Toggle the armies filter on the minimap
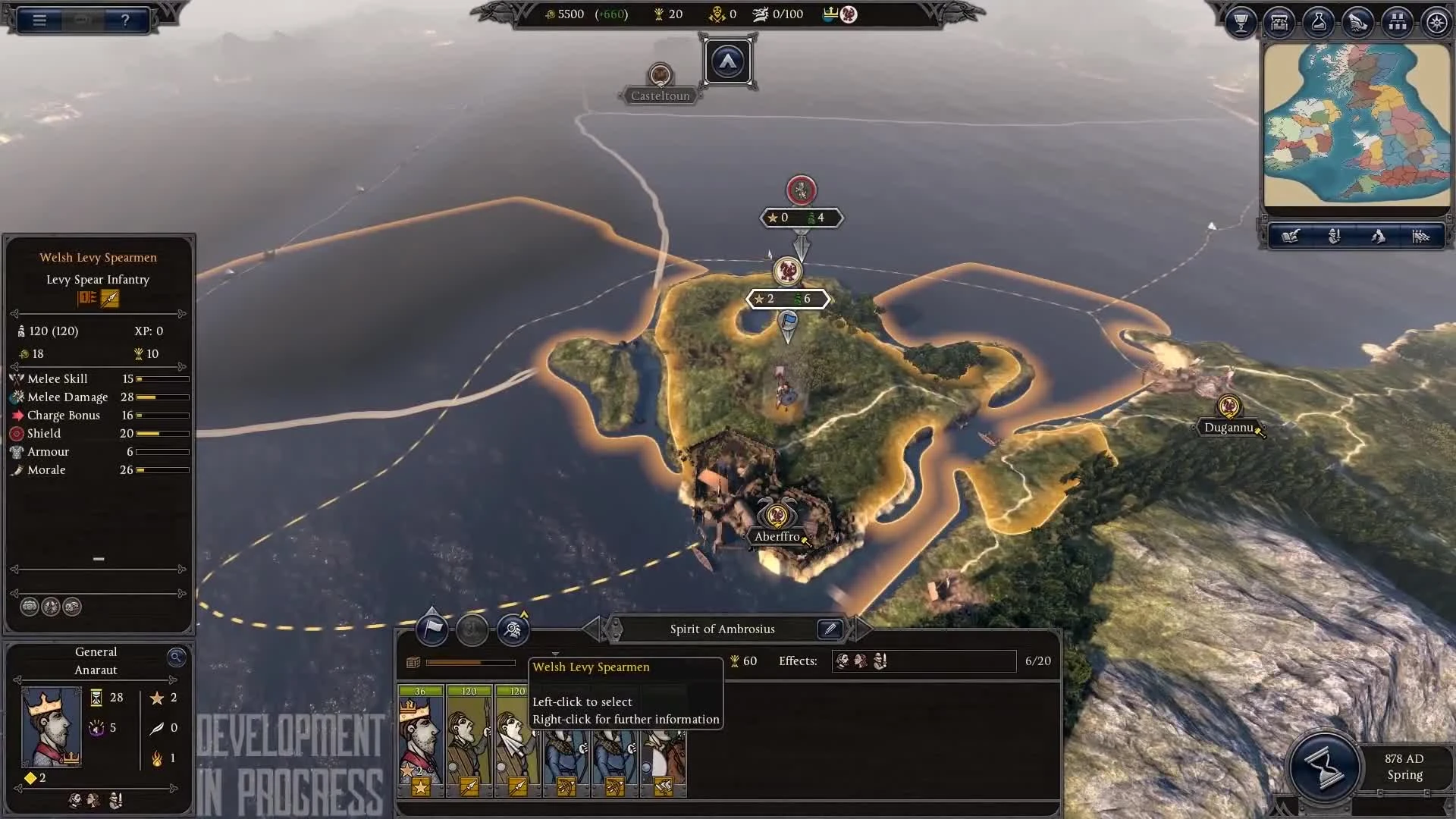The image size is (1456, 819). tap(1335, 236)
